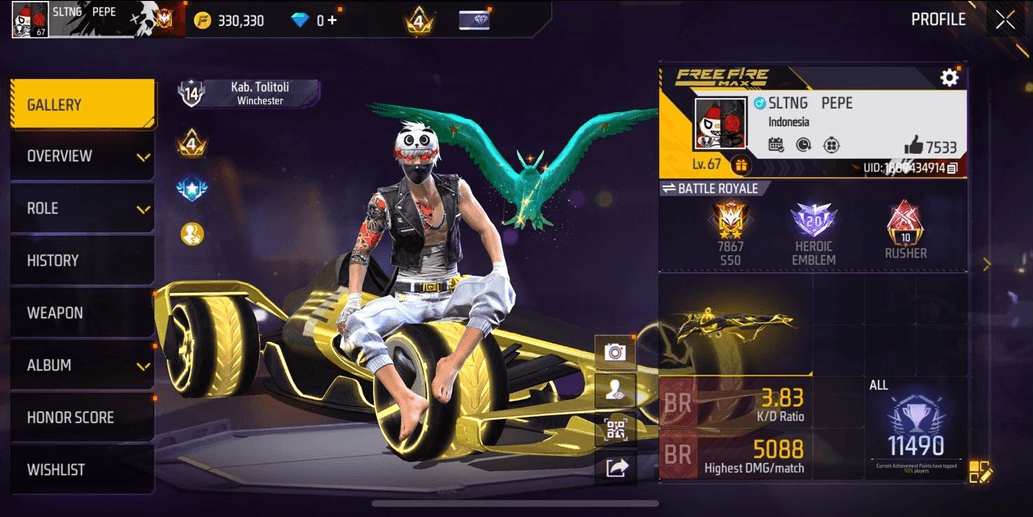Expand the Role menu

click(82, 209)
